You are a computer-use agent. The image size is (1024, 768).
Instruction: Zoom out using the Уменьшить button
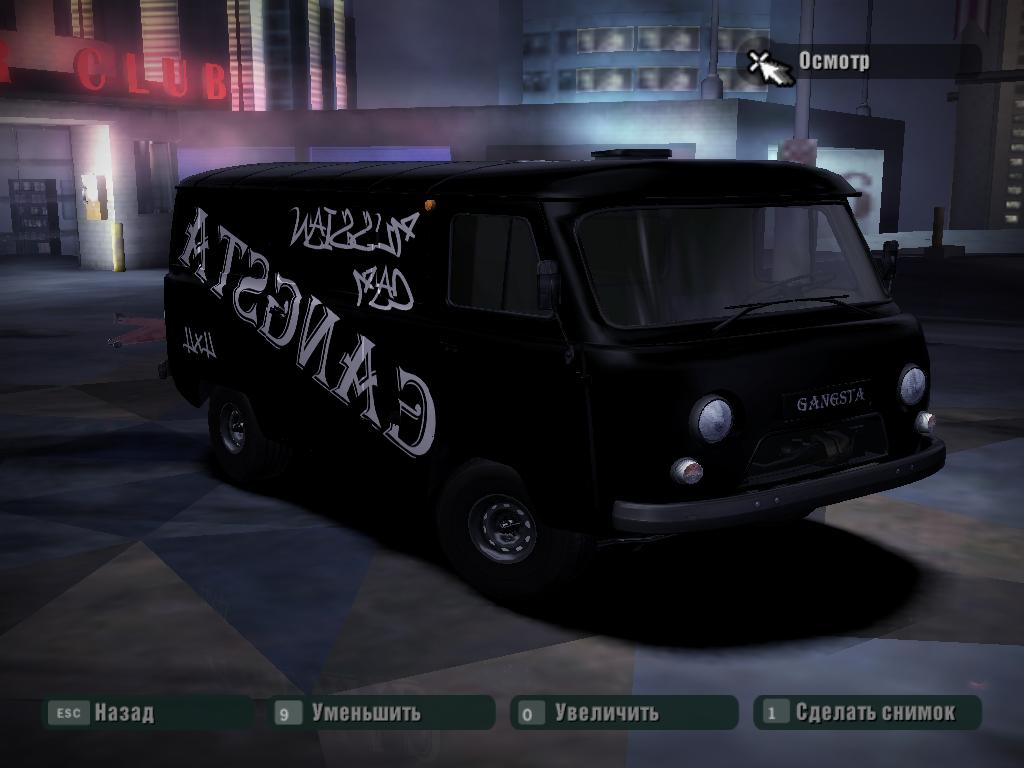click(x=365, y=713)
